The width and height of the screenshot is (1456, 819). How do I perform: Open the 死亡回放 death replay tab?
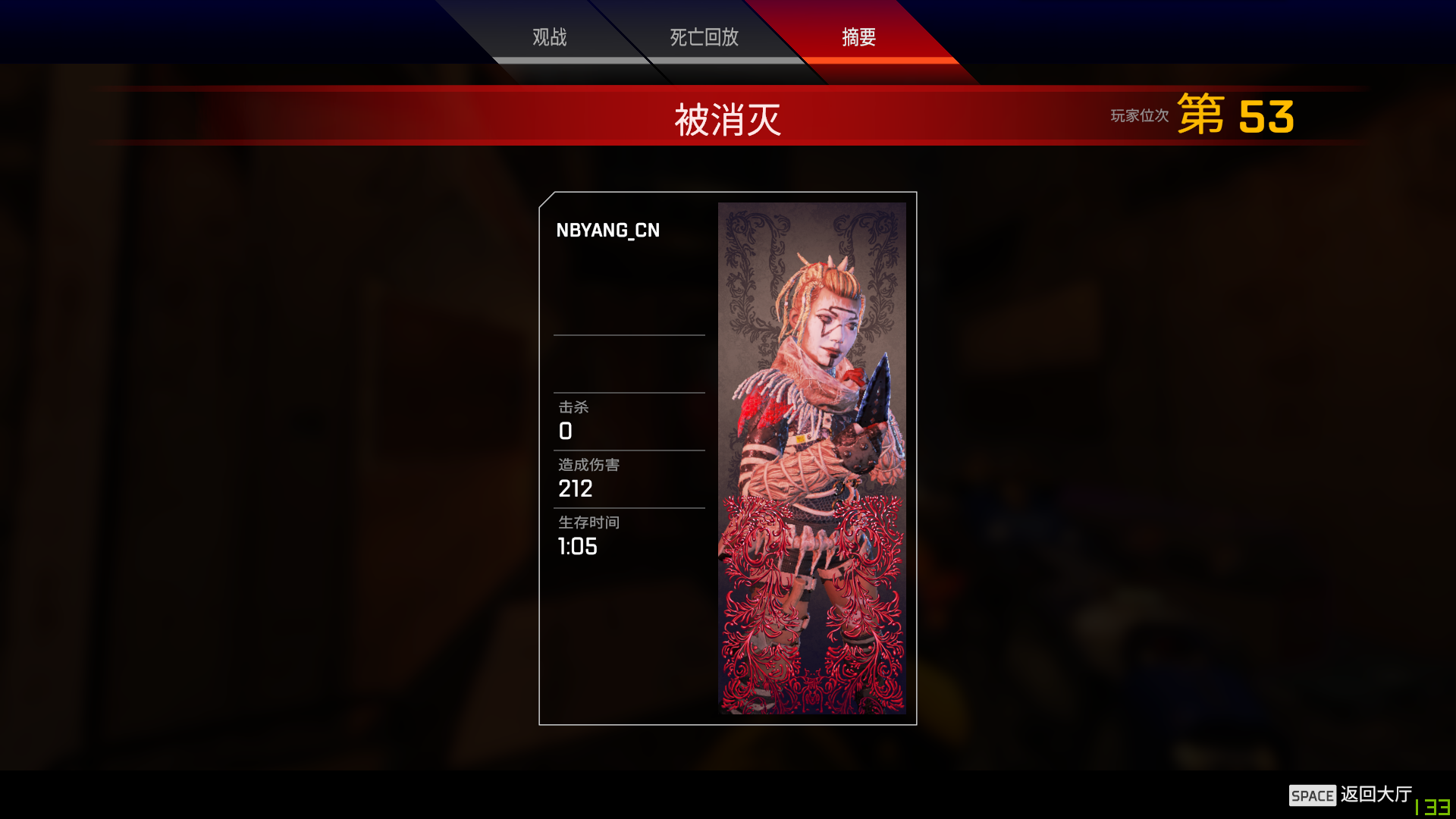coord(704,37)
